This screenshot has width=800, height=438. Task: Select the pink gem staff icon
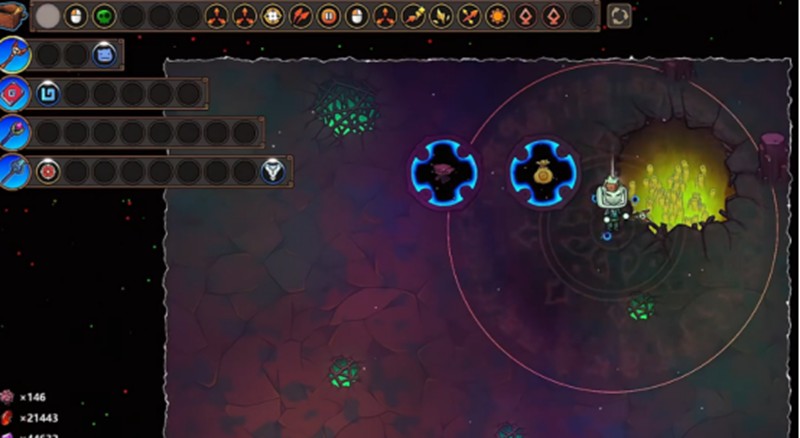(13, 132)
